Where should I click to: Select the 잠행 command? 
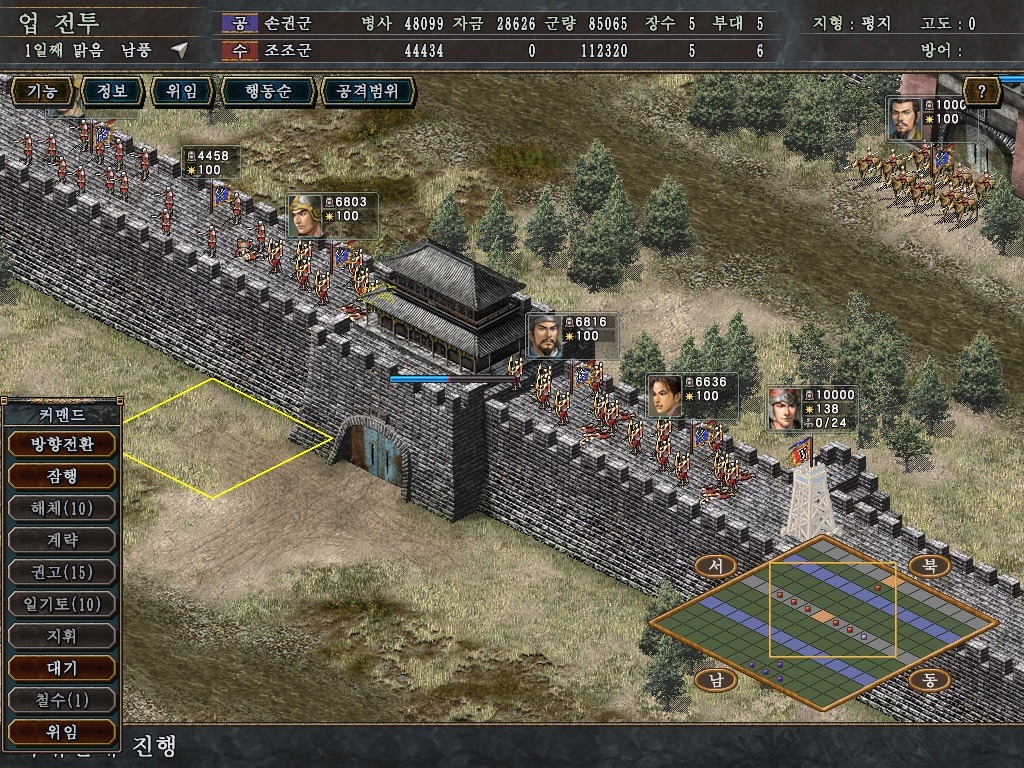pyautogui.click(x=61, y=475)
